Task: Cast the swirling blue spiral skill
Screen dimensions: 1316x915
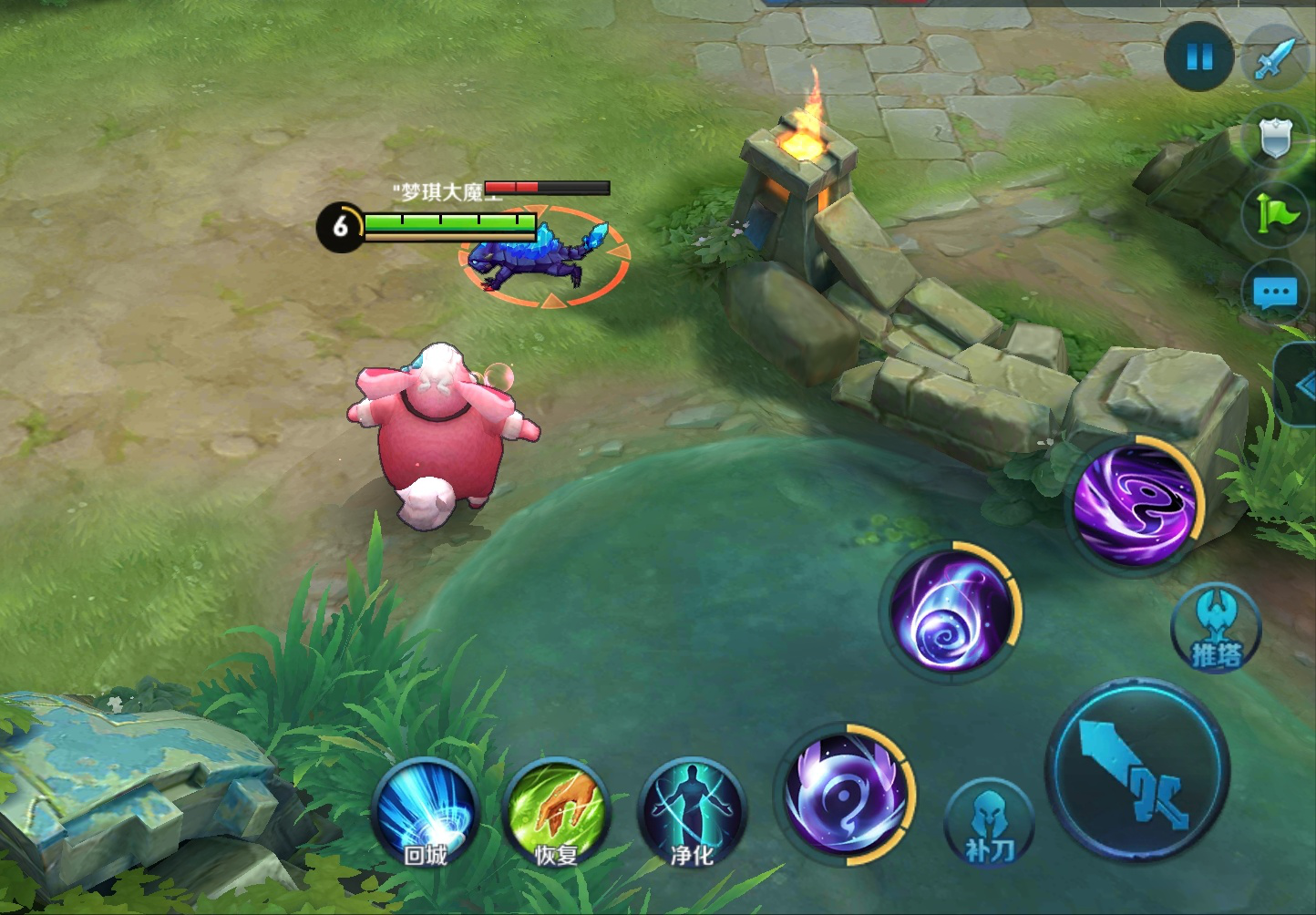Action: click(951, 612)
